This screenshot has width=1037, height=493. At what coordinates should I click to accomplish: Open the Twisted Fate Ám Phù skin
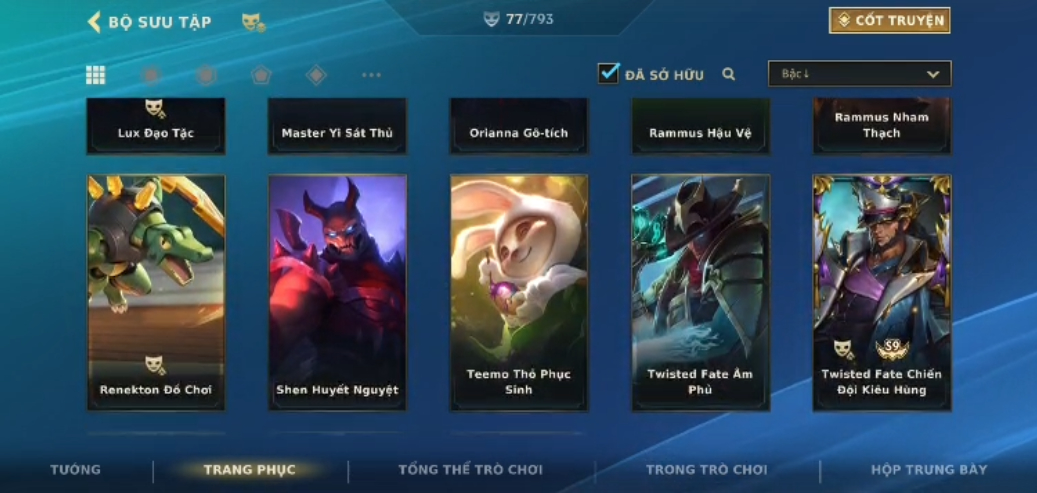[x=700, y=292]
